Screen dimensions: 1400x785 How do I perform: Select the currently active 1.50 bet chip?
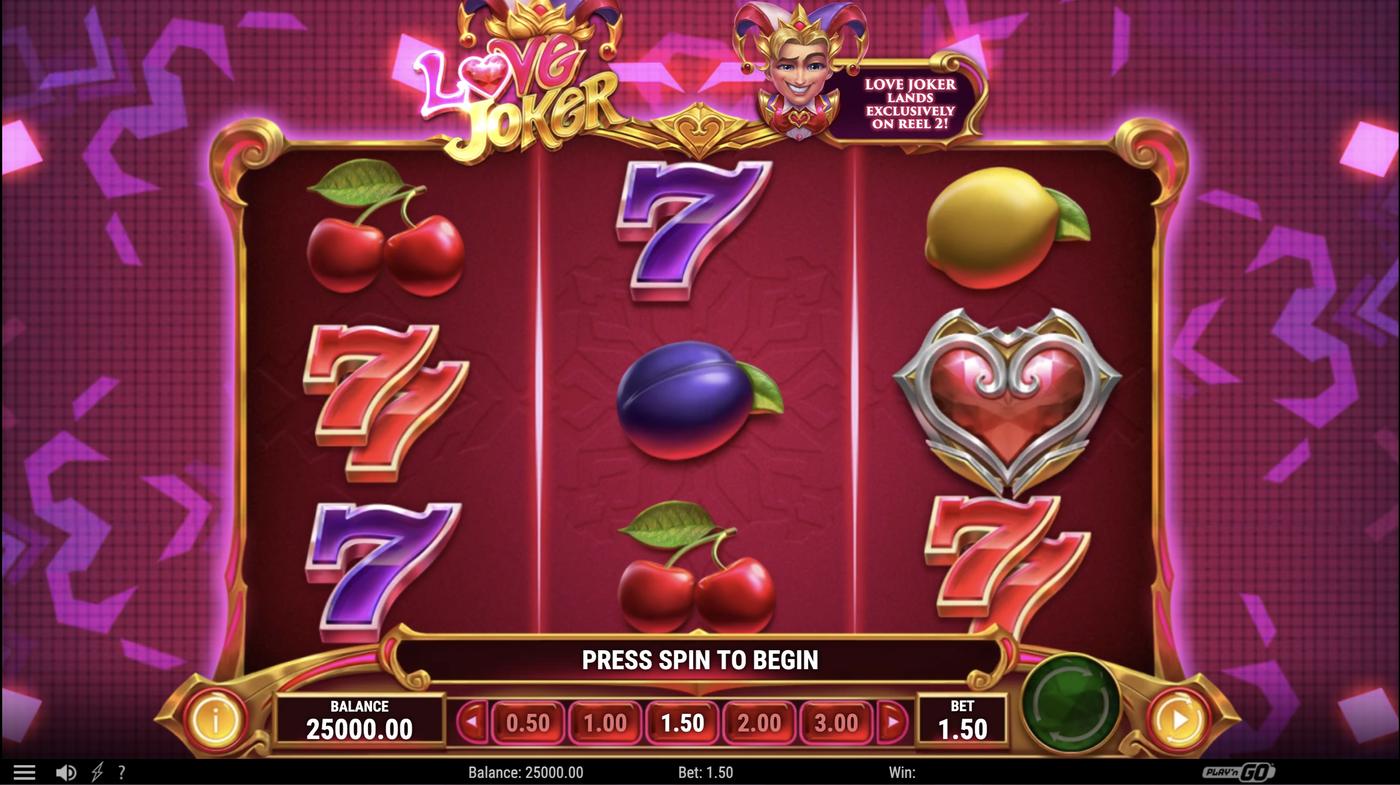pos(681,721)
